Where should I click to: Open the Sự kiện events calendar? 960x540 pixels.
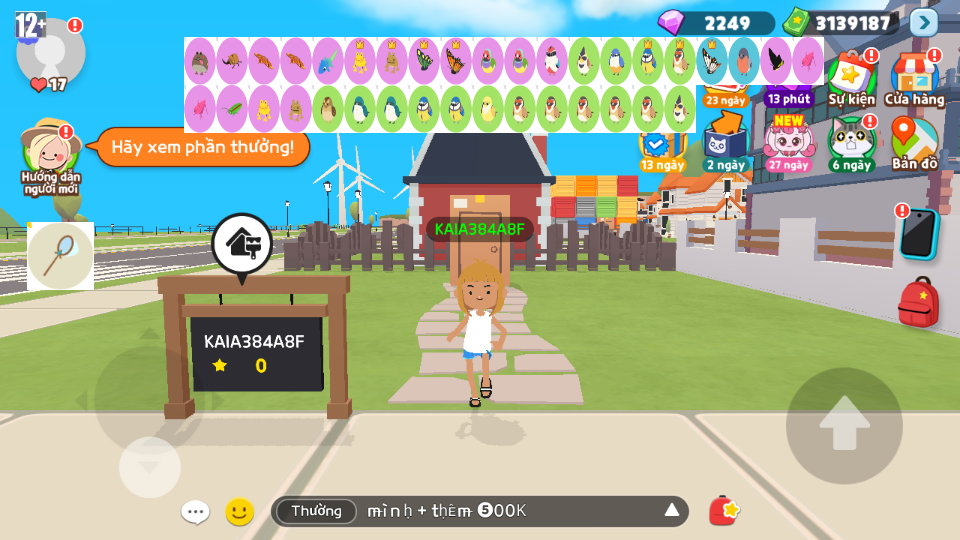pos(851,78)
